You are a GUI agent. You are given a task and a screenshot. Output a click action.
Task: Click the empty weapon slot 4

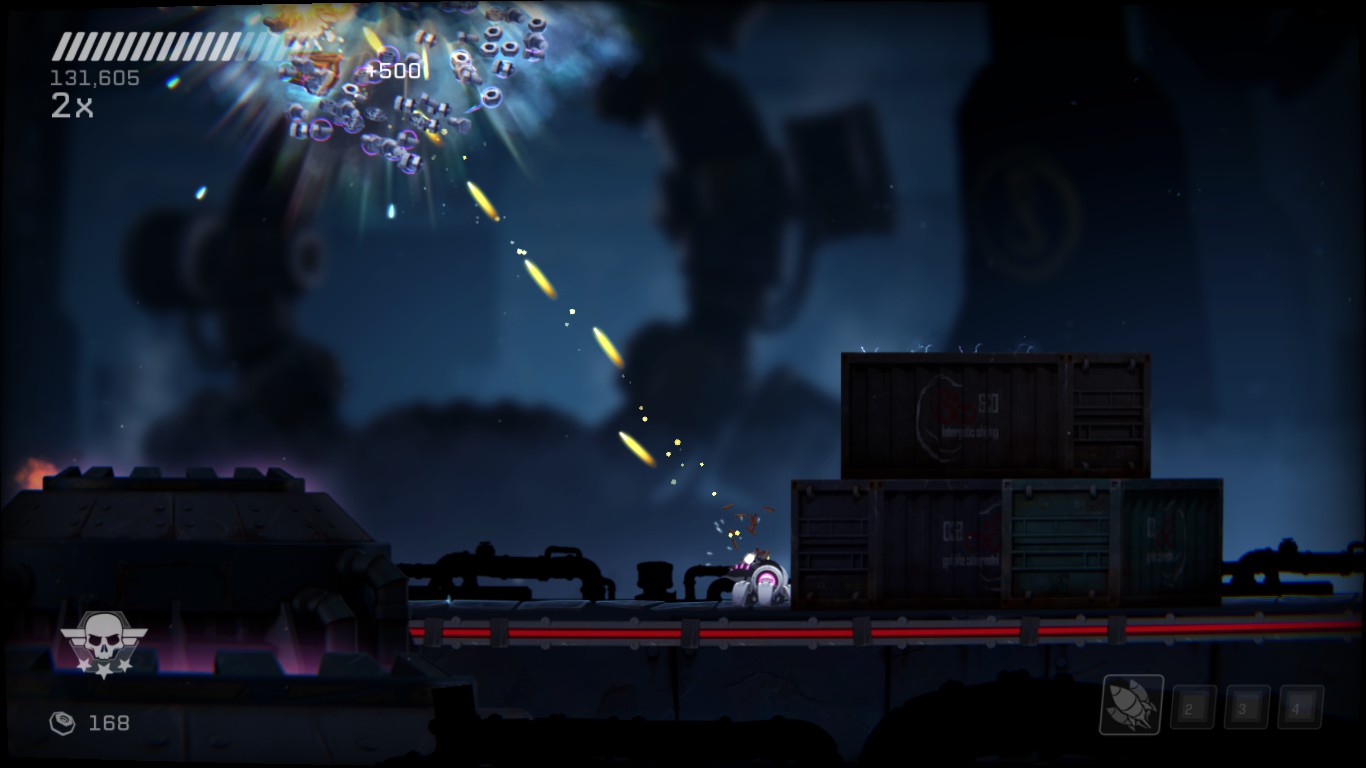point(1299,709)
